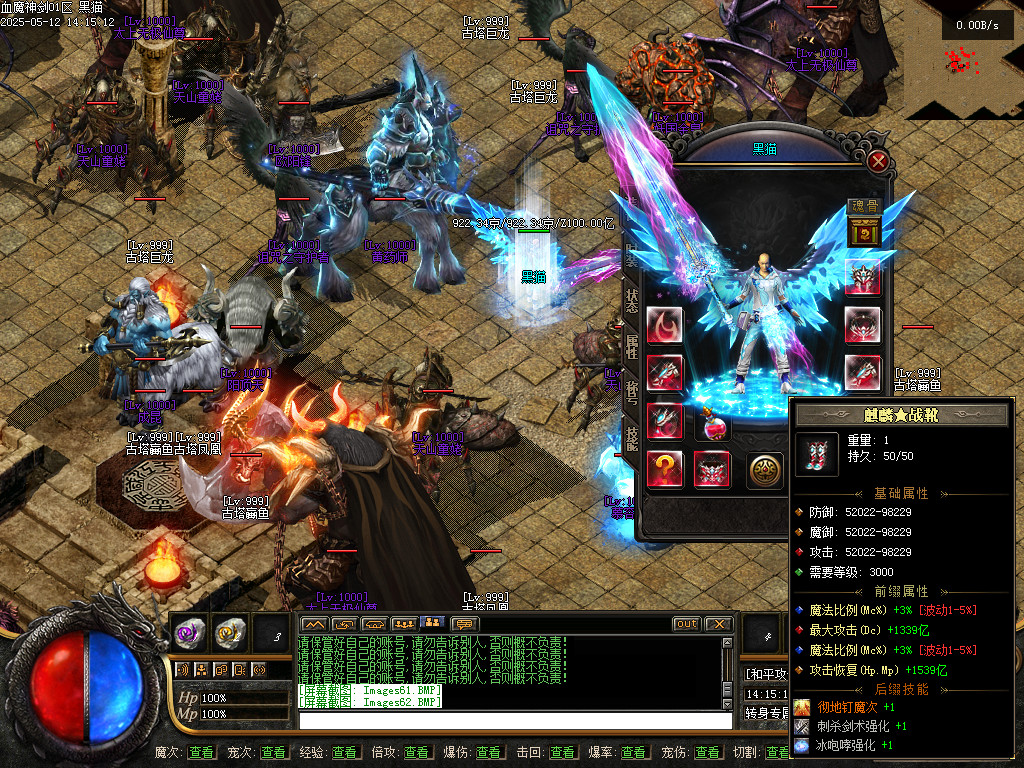The image size is (1024, 768).
Task: View 爆伤 crit damage via 查看 button
Action: pyautogui.click(x=489, y=752)
